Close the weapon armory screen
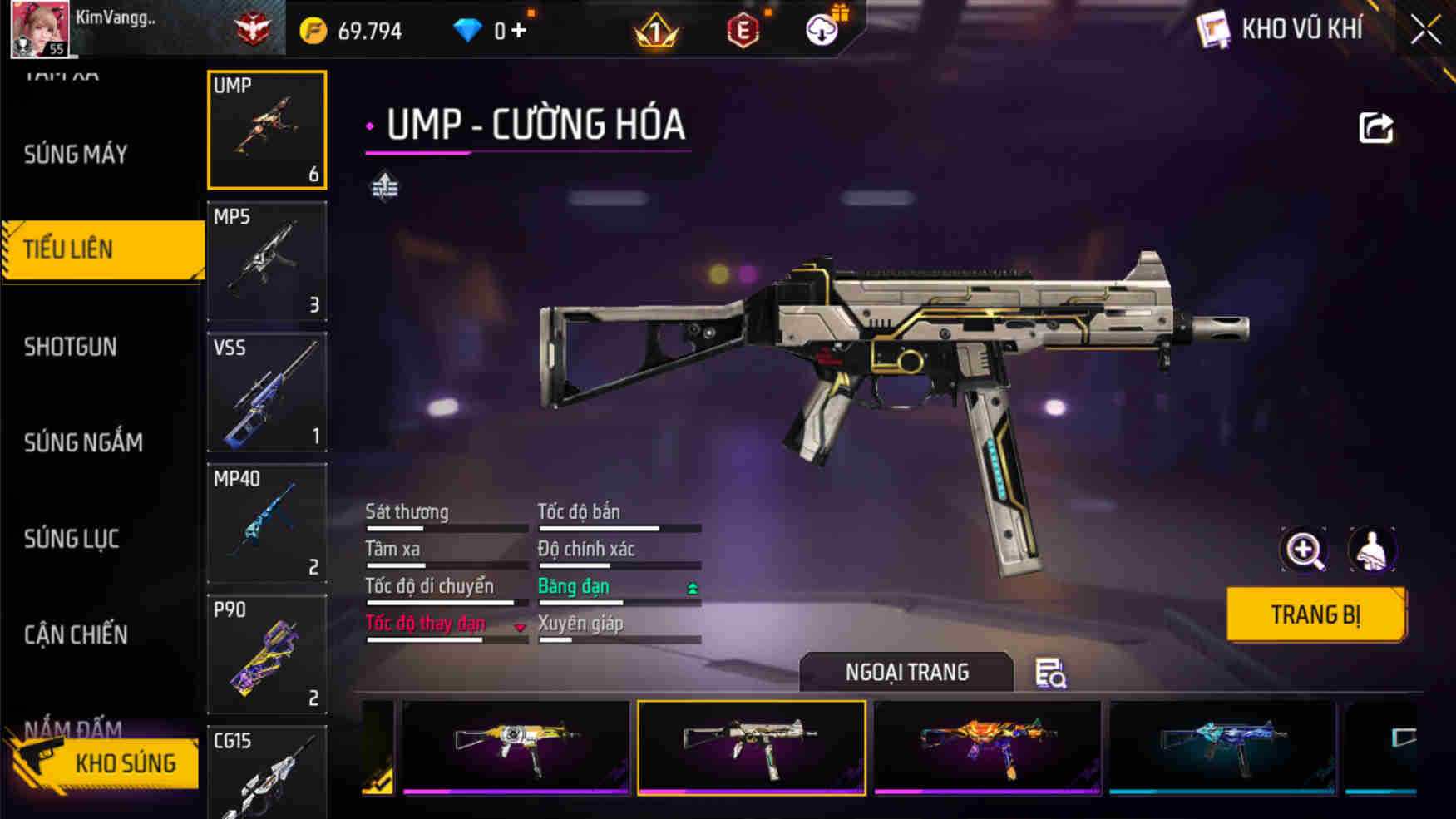 point(1425,31)
